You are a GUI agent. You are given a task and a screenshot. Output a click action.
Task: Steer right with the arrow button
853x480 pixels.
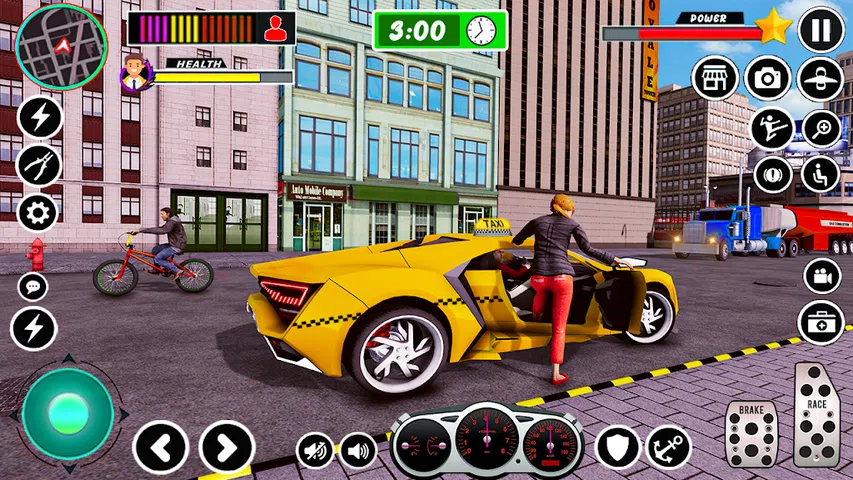[227, 446]
